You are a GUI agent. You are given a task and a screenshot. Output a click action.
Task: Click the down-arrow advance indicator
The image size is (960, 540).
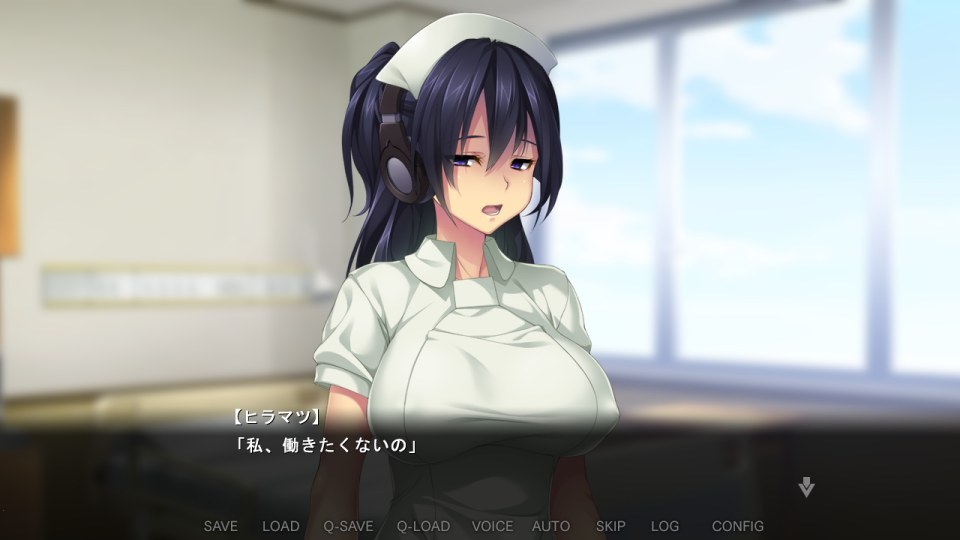click(x=806, y=488)
